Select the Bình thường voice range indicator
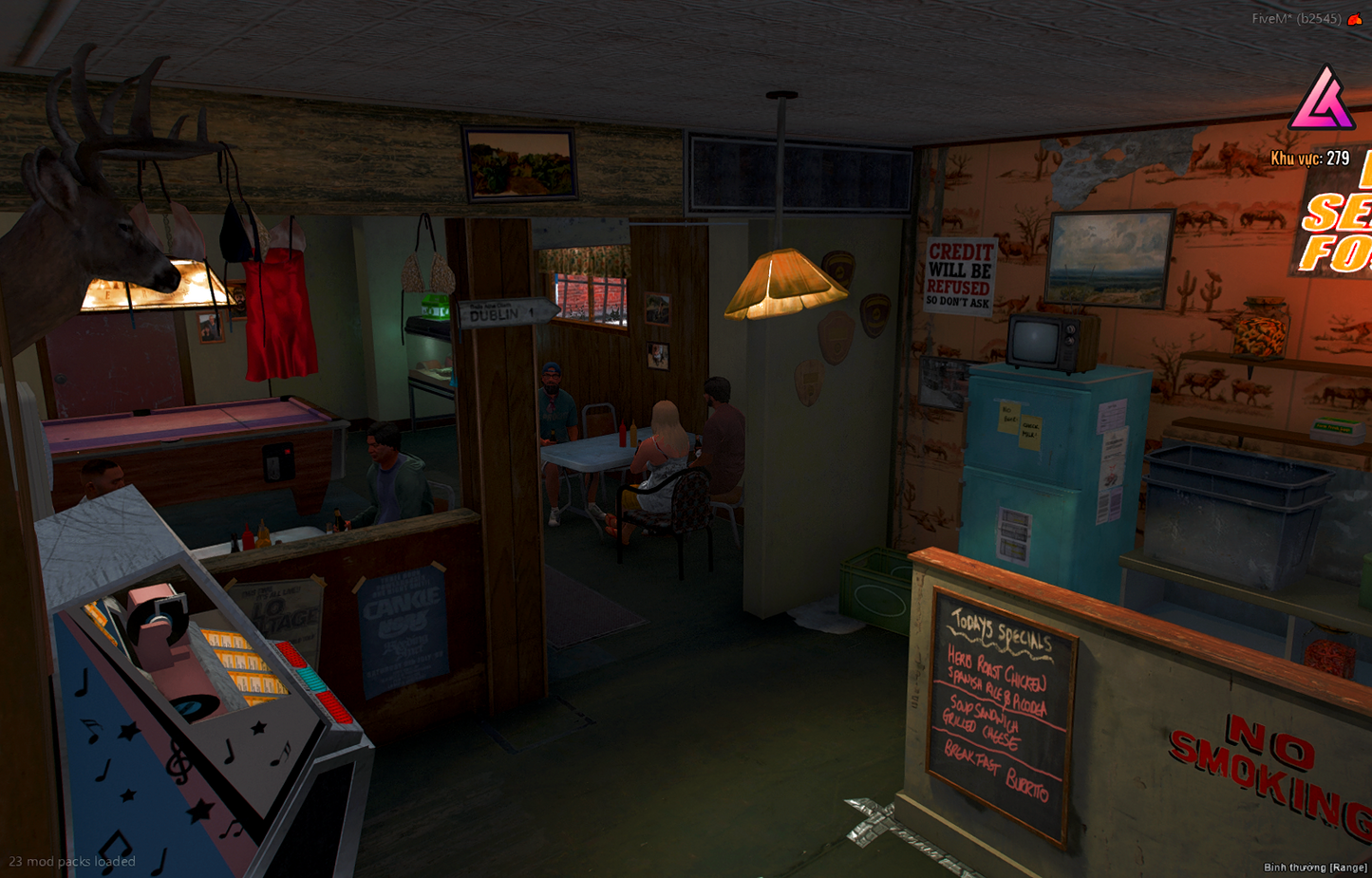 tap(1314, 868)
